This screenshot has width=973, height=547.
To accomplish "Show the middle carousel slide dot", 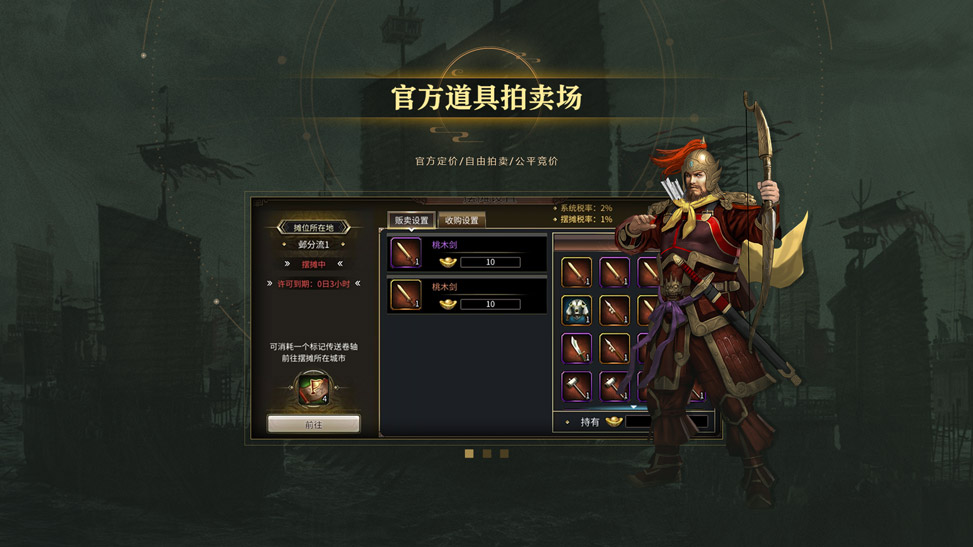I will [x=487, y=454].
